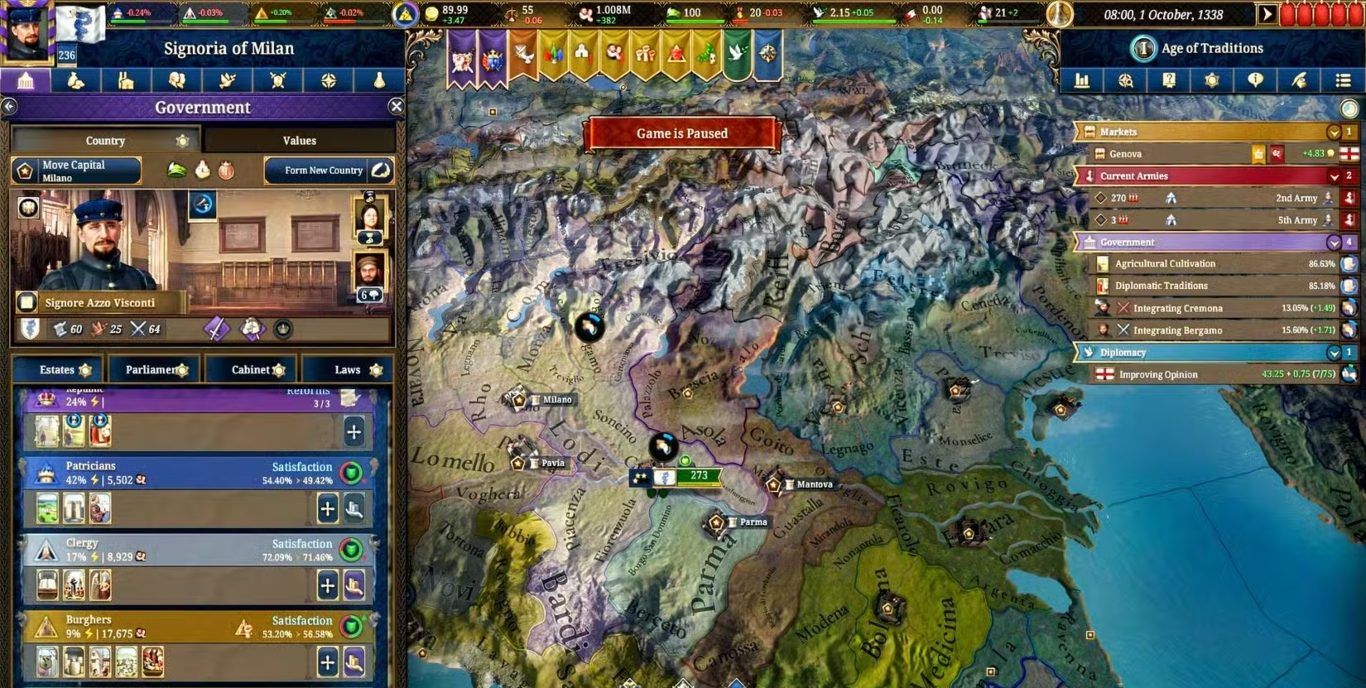Collapse the Markets outliner section
The width and height of the screenshot is (1366, 688).
[1333, 132]
